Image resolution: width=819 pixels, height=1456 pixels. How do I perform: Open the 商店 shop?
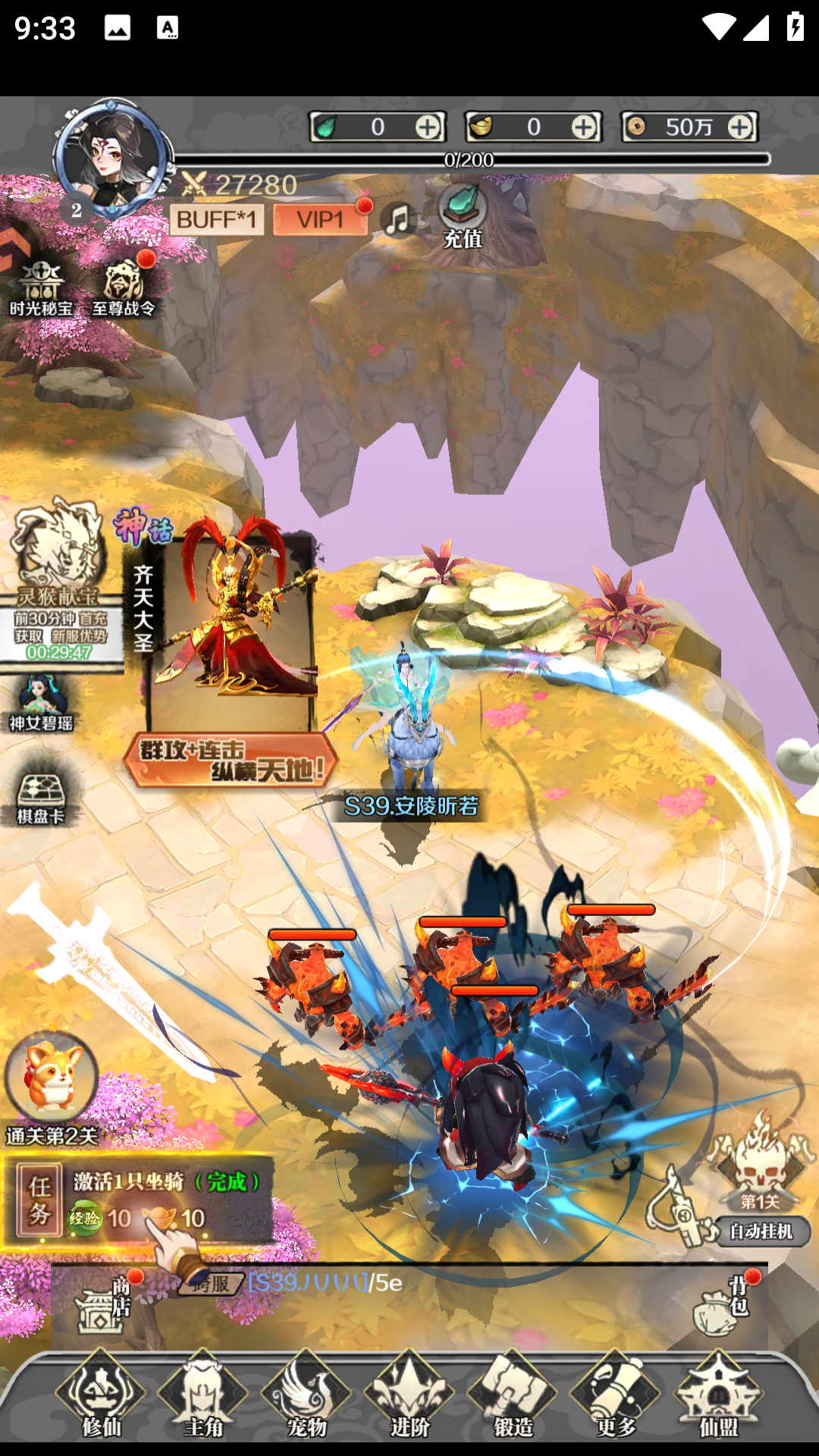(102, 1304)
